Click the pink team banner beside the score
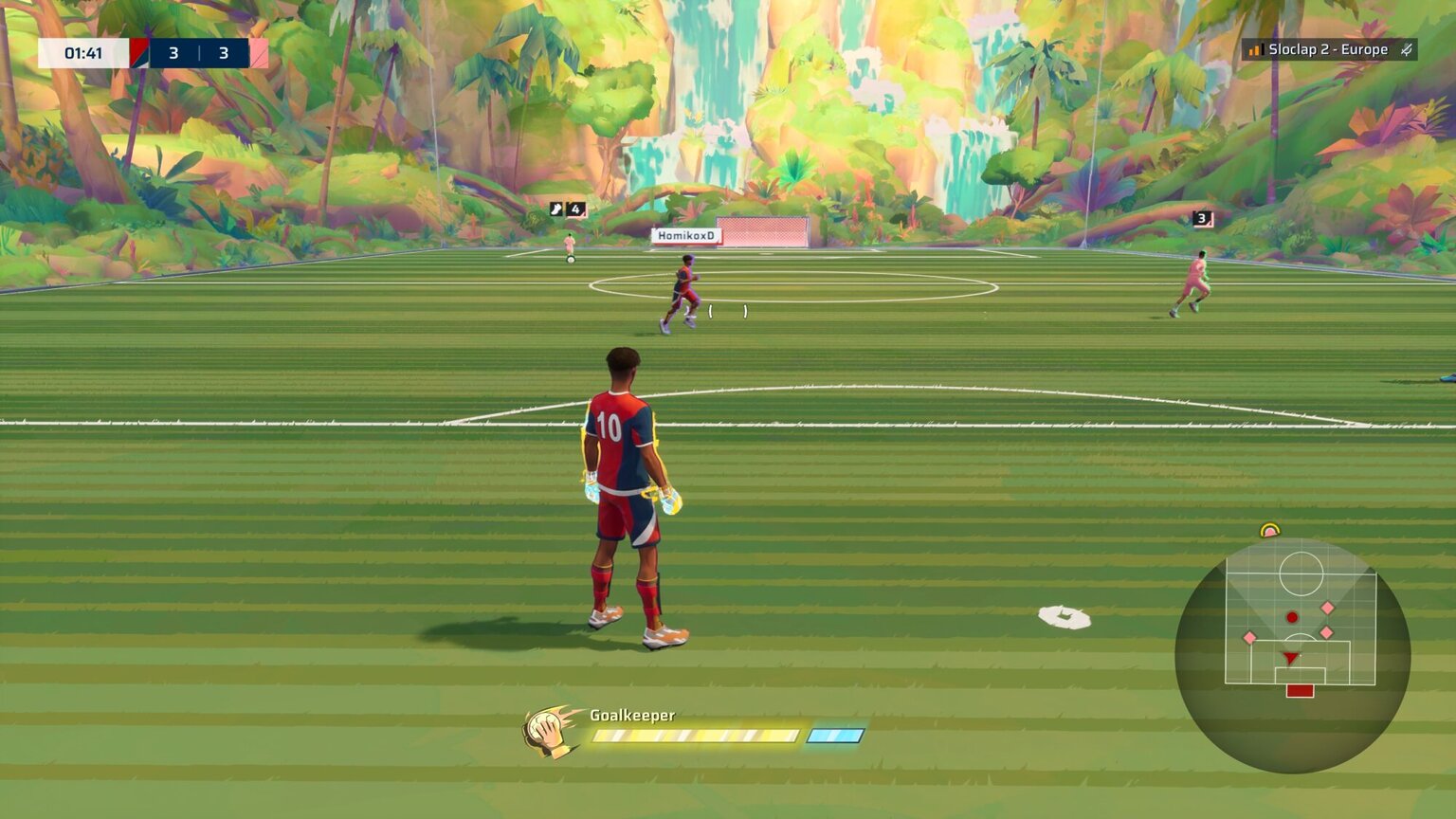Image resolution: width=1456 pixels, height=819 pixels. (258, 54)
